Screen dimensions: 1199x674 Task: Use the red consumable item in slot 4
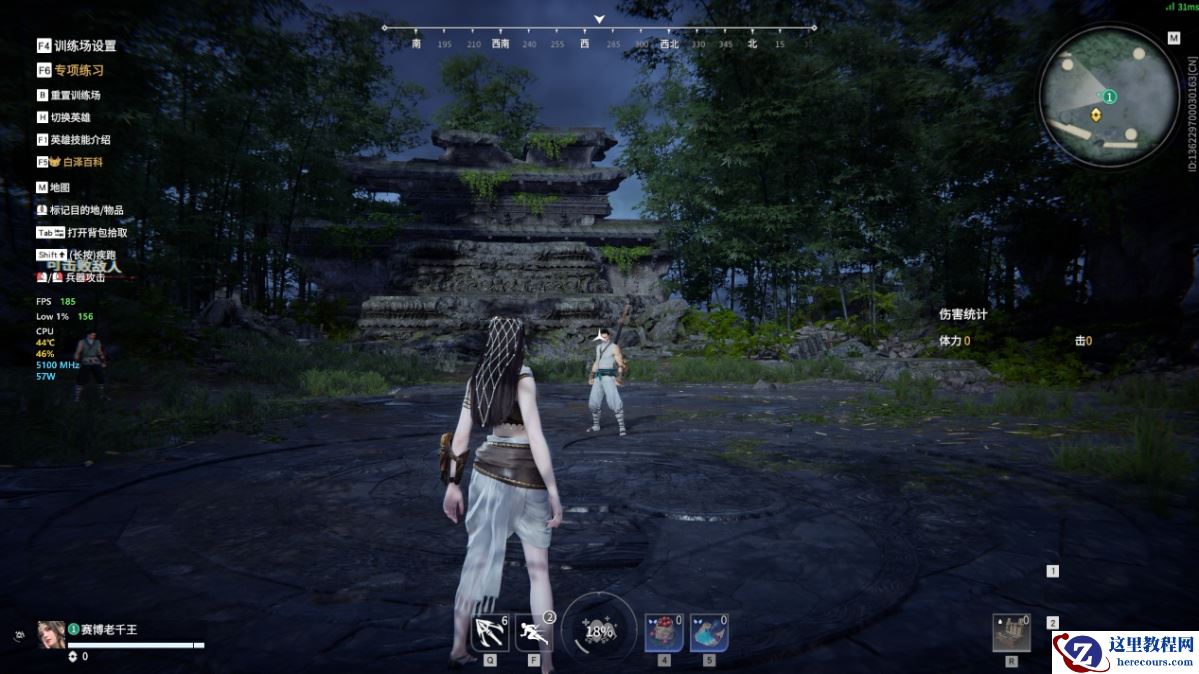coord(664,633)
